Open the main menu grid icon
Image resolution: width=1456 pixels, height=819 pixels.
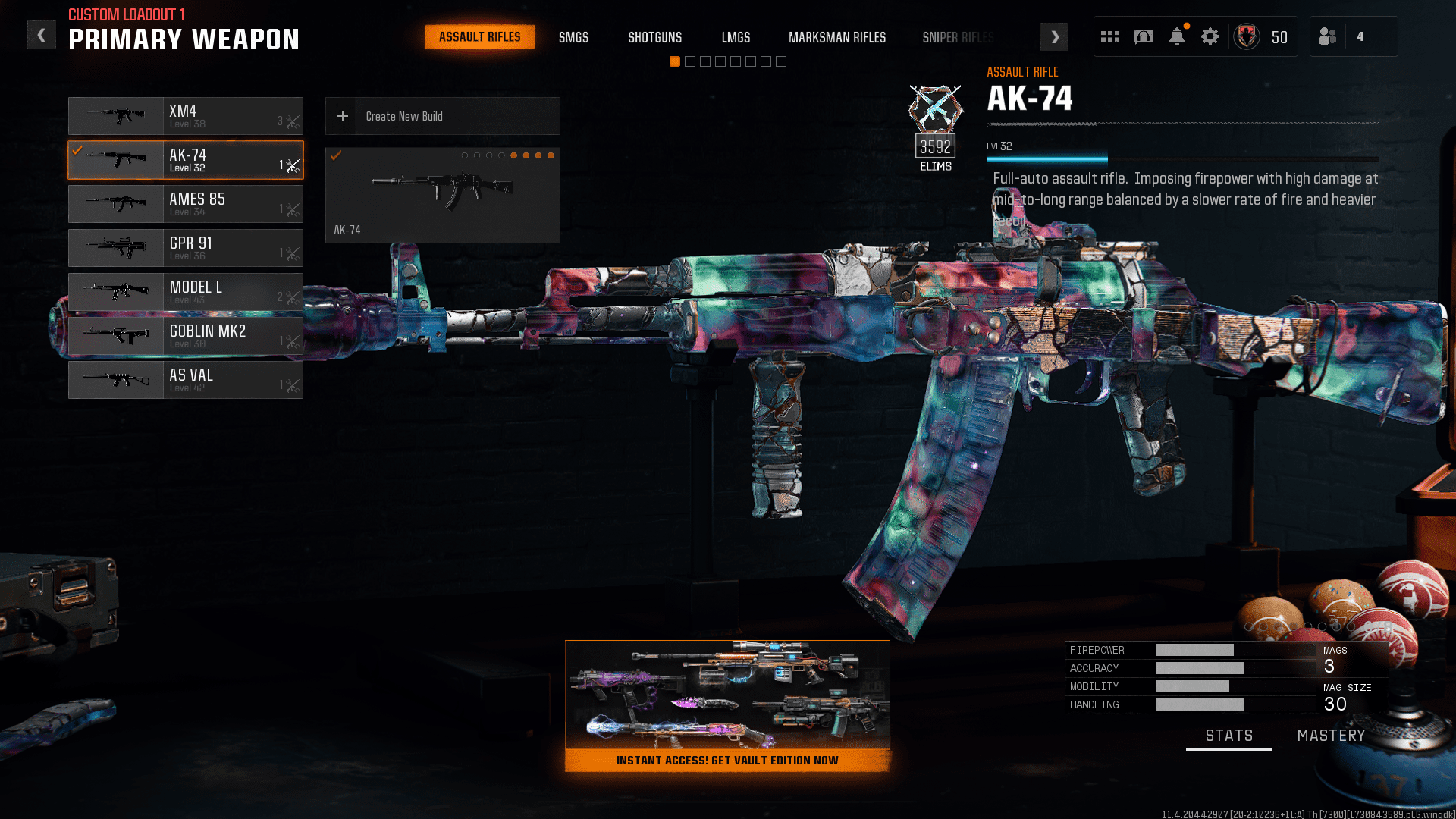point(1109,36)
